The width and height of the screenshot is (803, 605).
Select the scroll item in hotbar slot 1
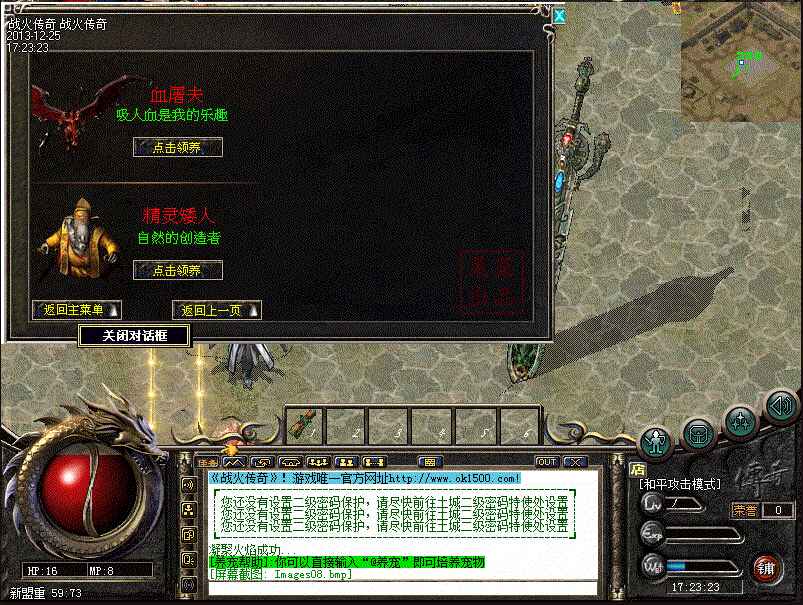(x=304, y=424)
